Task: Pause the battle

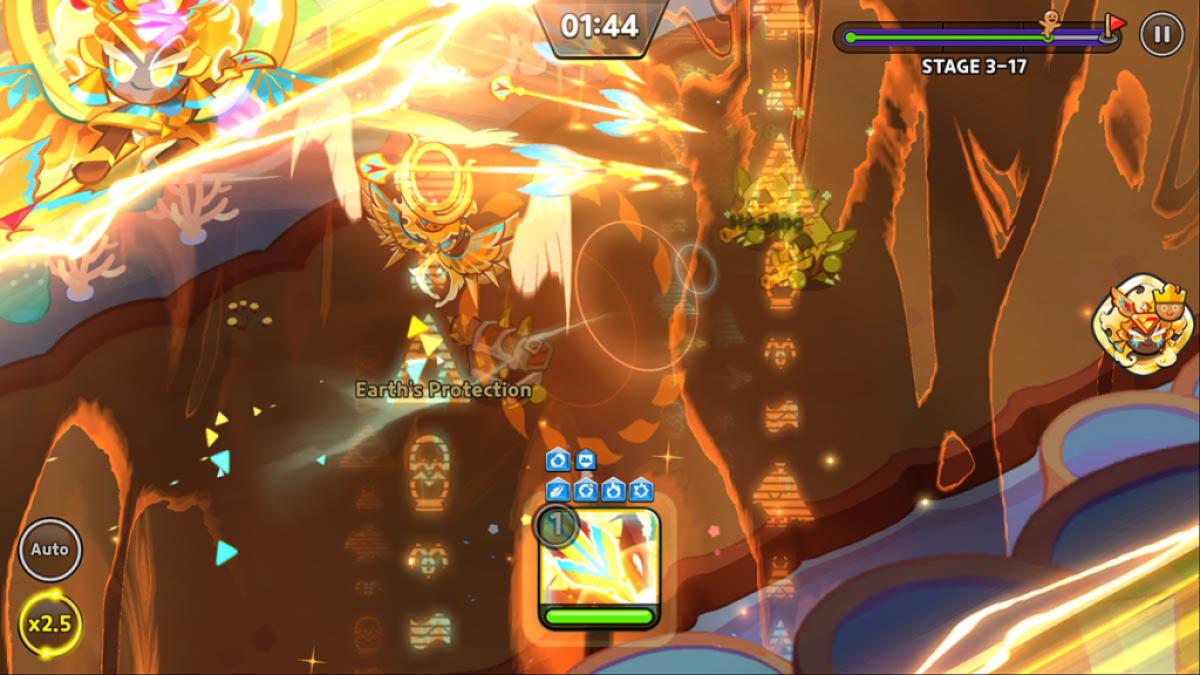Action: pos(1160,35)
